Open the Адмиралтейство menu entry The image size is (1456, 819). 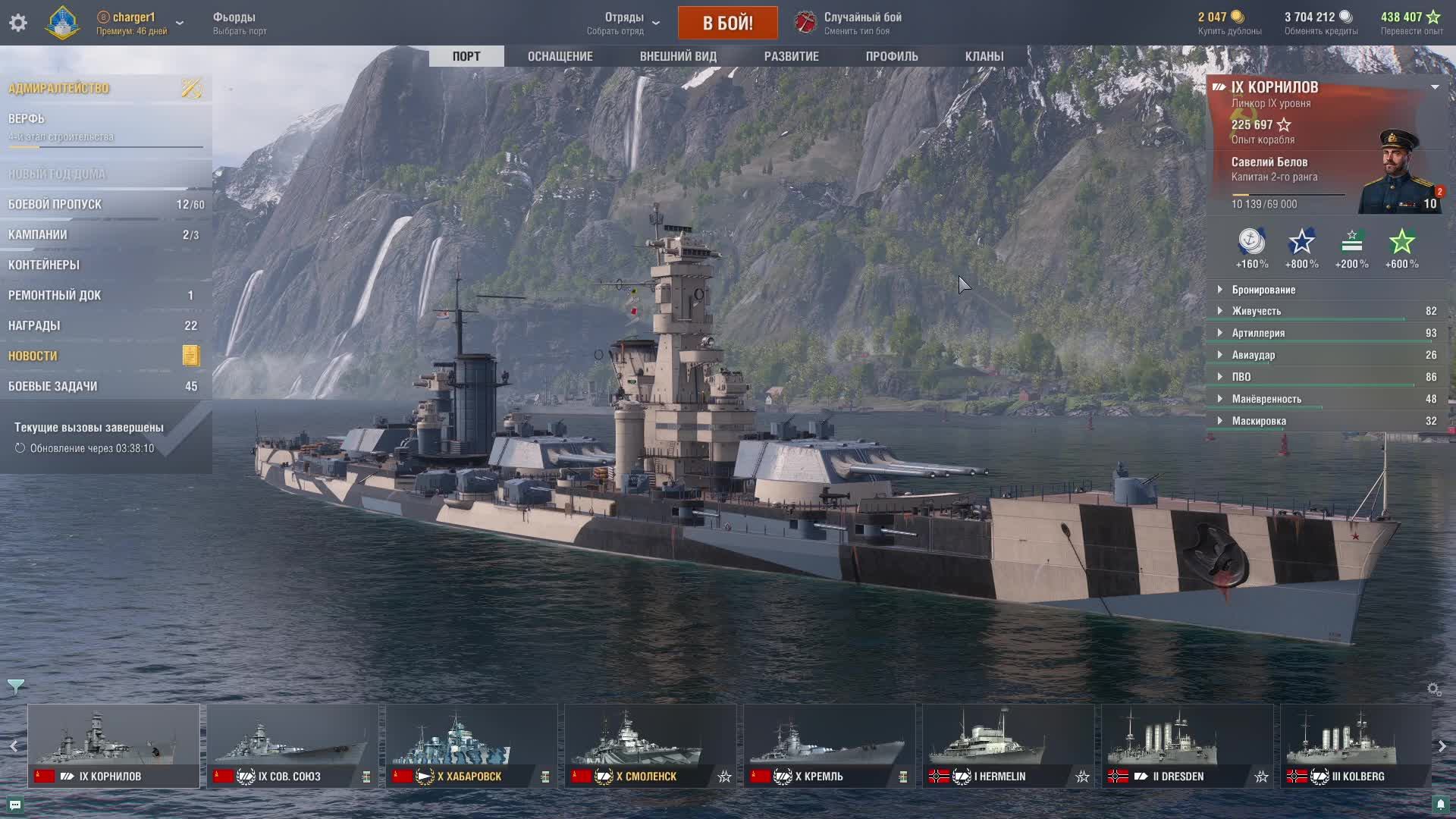[x=59, y=88]
